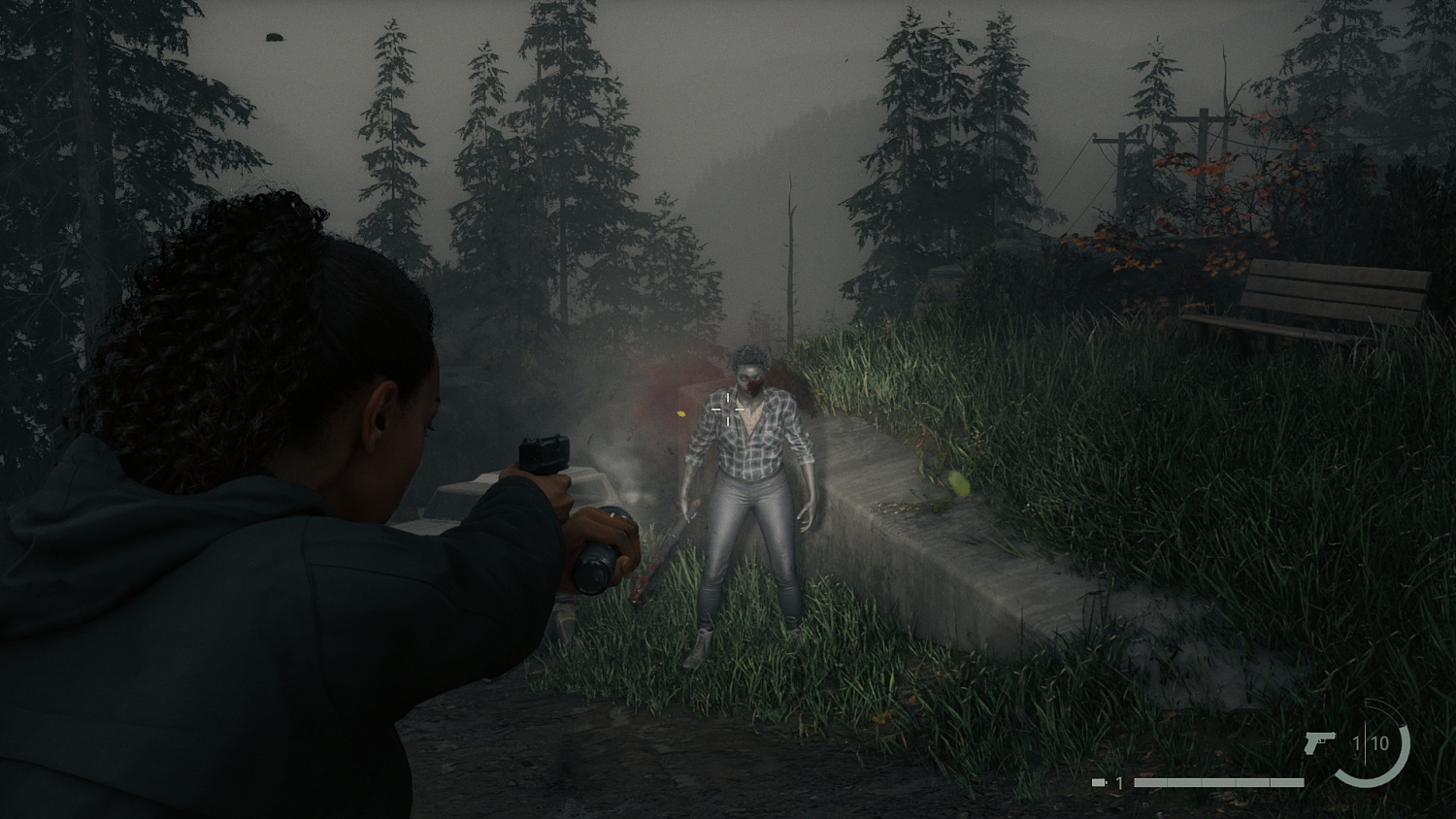This screenshot has width=1456, height=819.
Task: Click the crosshair reticle on the enemy
Action: (730, 410)
